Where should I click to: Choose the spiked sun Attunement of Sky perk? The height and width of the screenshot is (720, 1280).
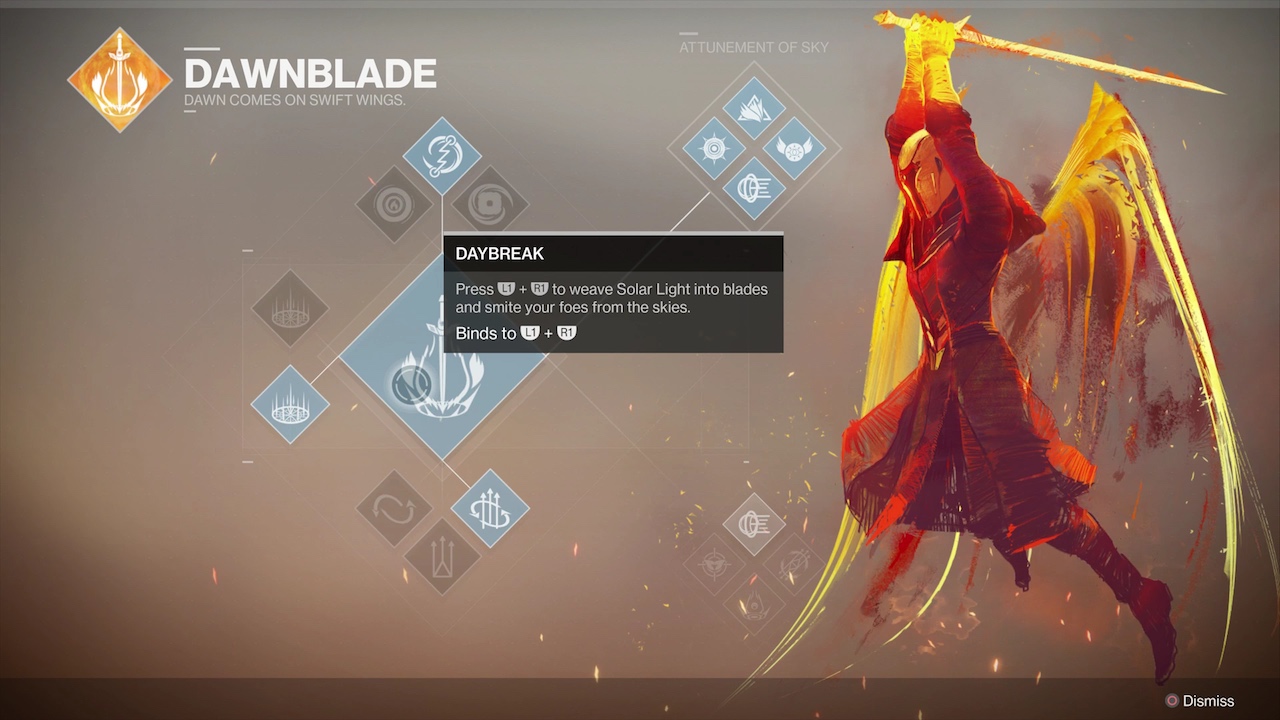714,149
